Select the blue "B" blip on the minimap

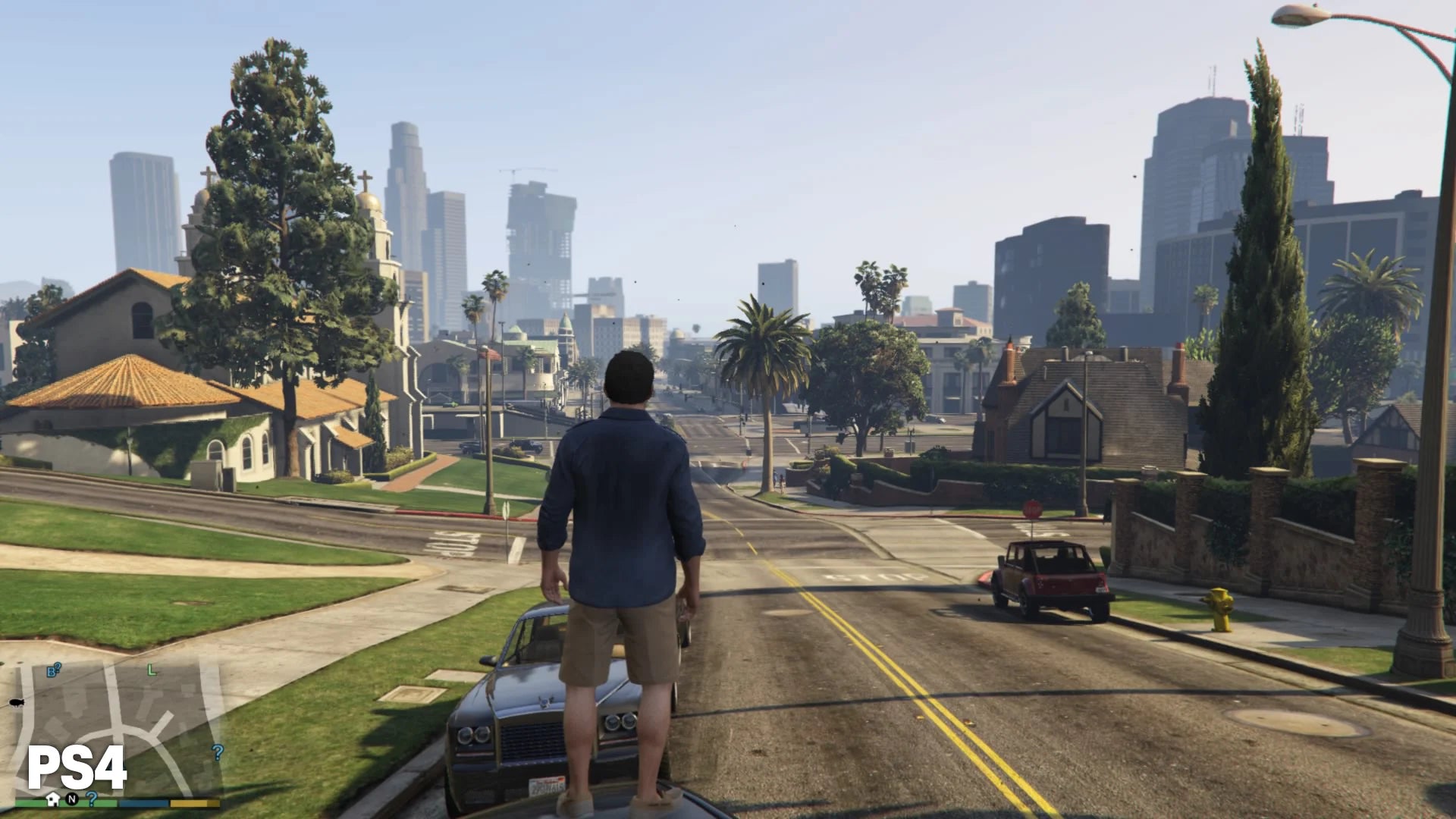click(x=51, y=673)
